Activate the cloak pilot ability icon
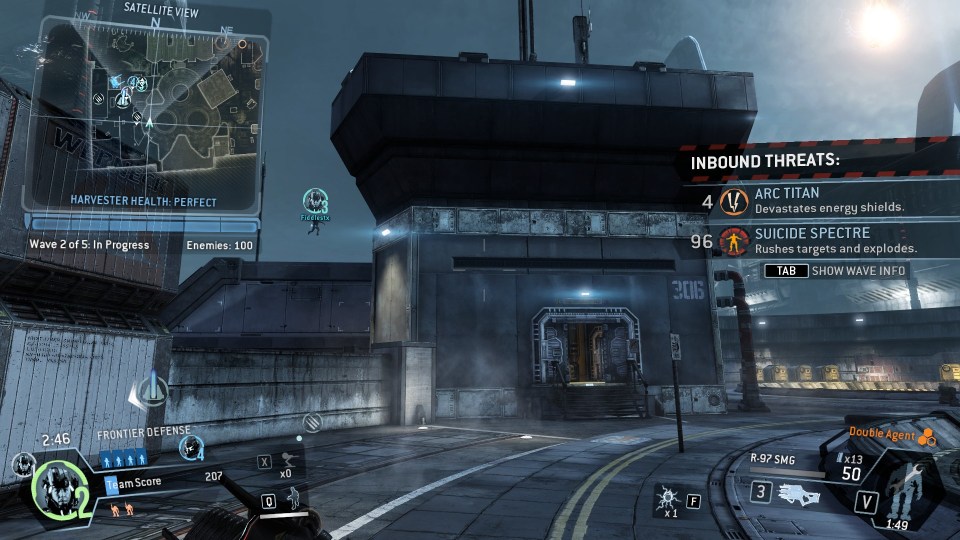 tap(293, 497)
